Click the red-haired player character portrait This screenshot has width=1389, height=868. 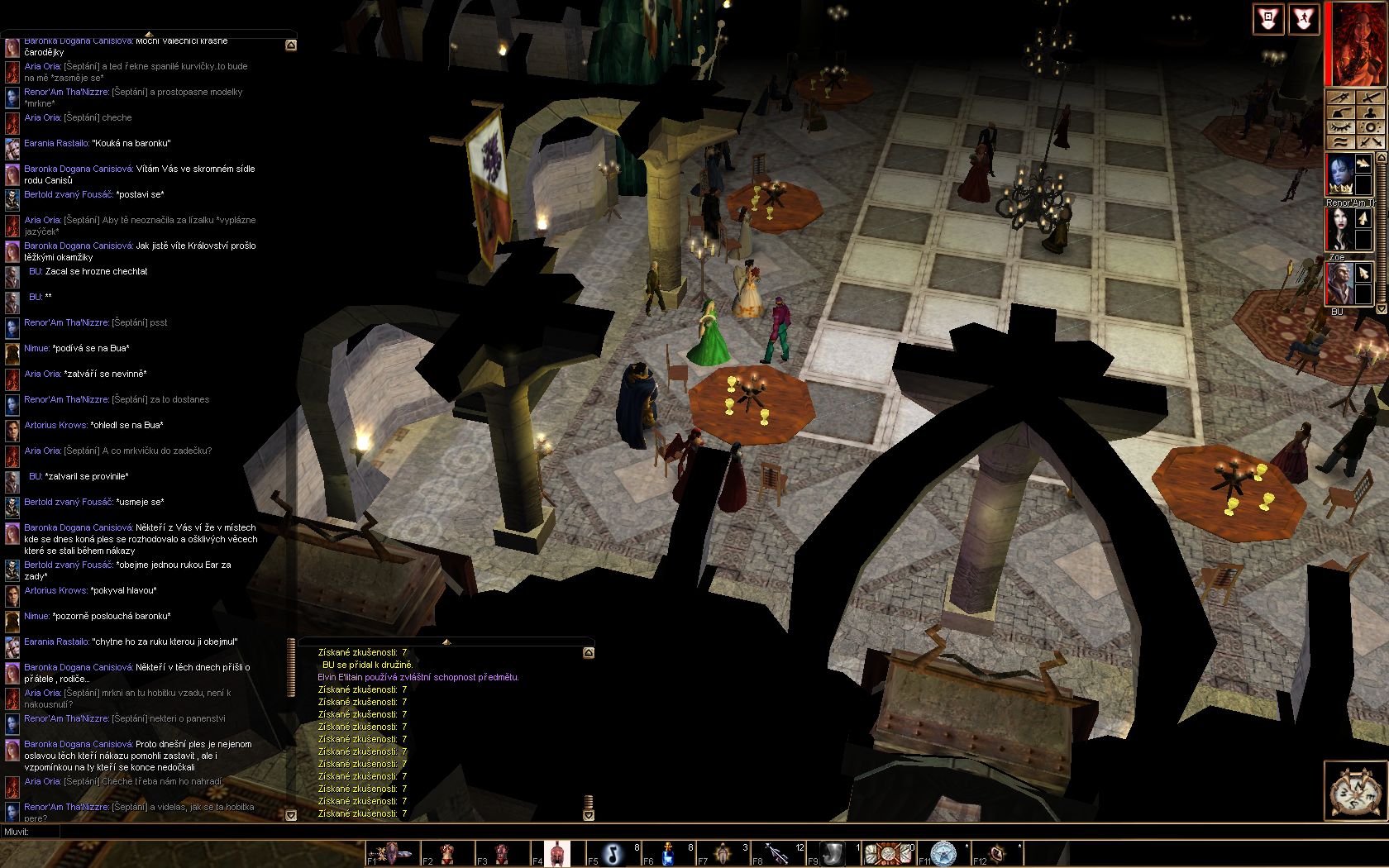coord(1357,43)
